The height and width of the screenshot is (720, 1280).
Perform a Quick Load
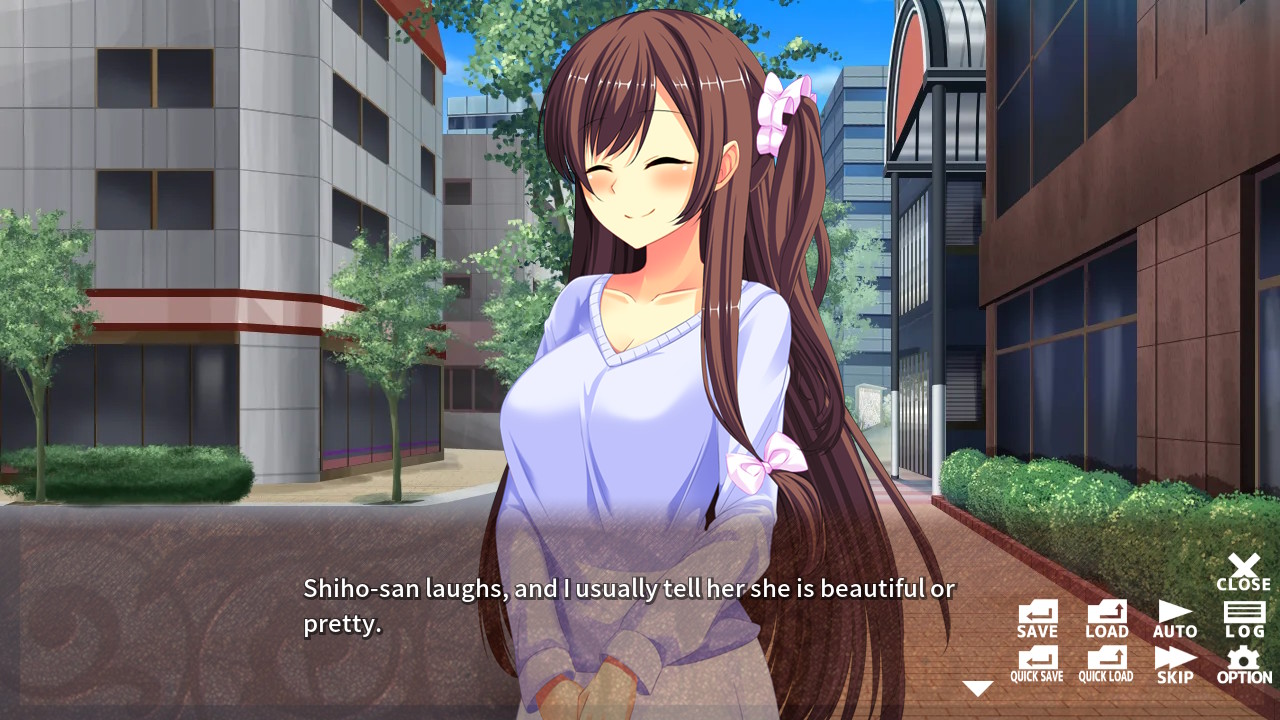coord(1105,664)
